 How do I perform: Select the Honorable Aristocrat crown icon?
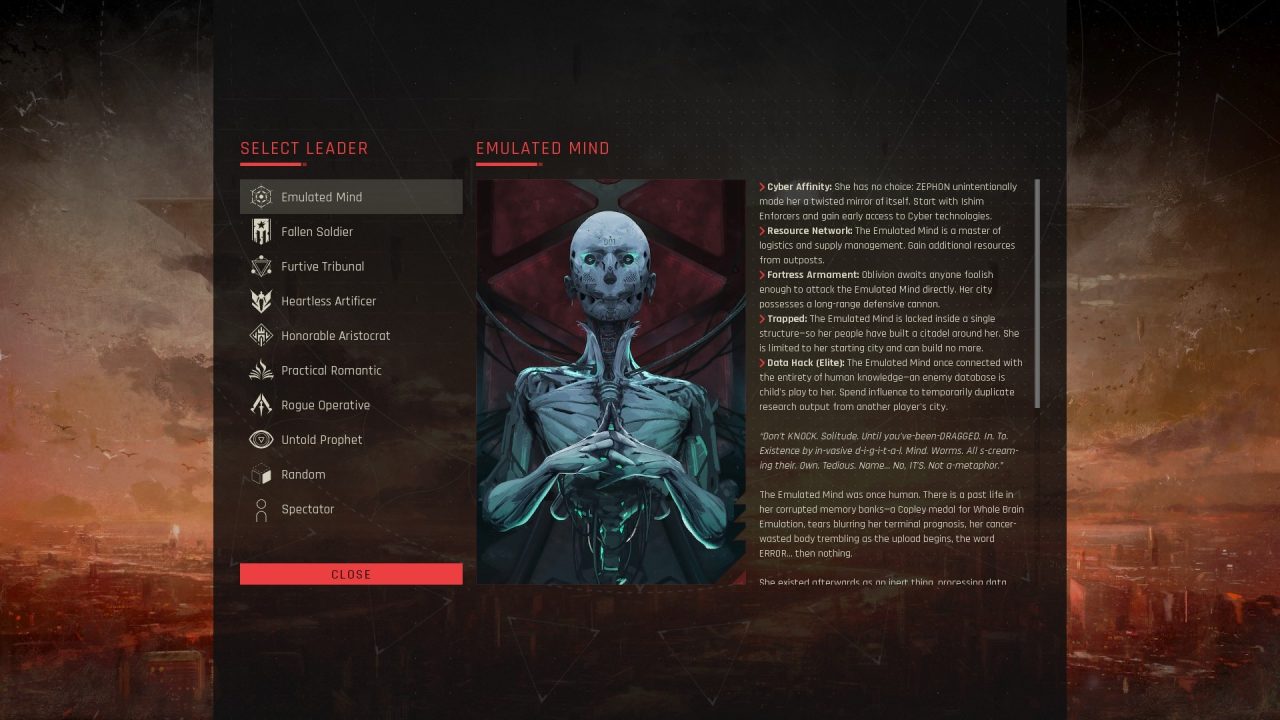pyautogui.click(x=260, y=335)
